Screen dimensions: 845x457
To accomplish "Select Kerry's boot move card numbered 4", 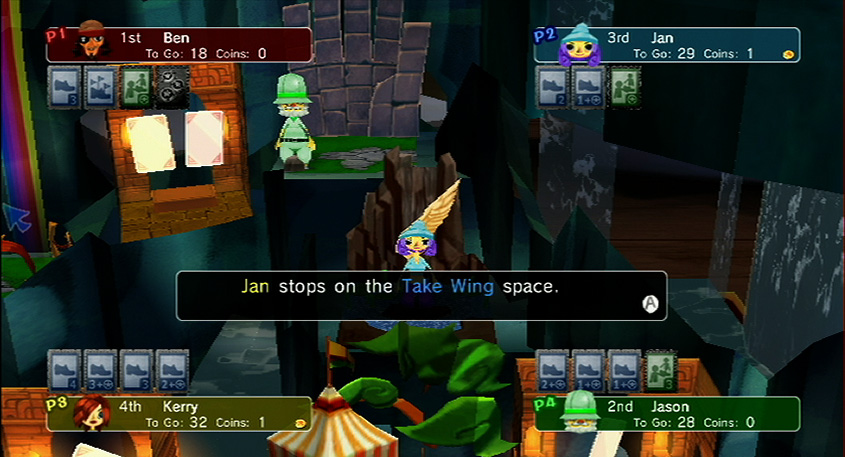I will (65, 368).
